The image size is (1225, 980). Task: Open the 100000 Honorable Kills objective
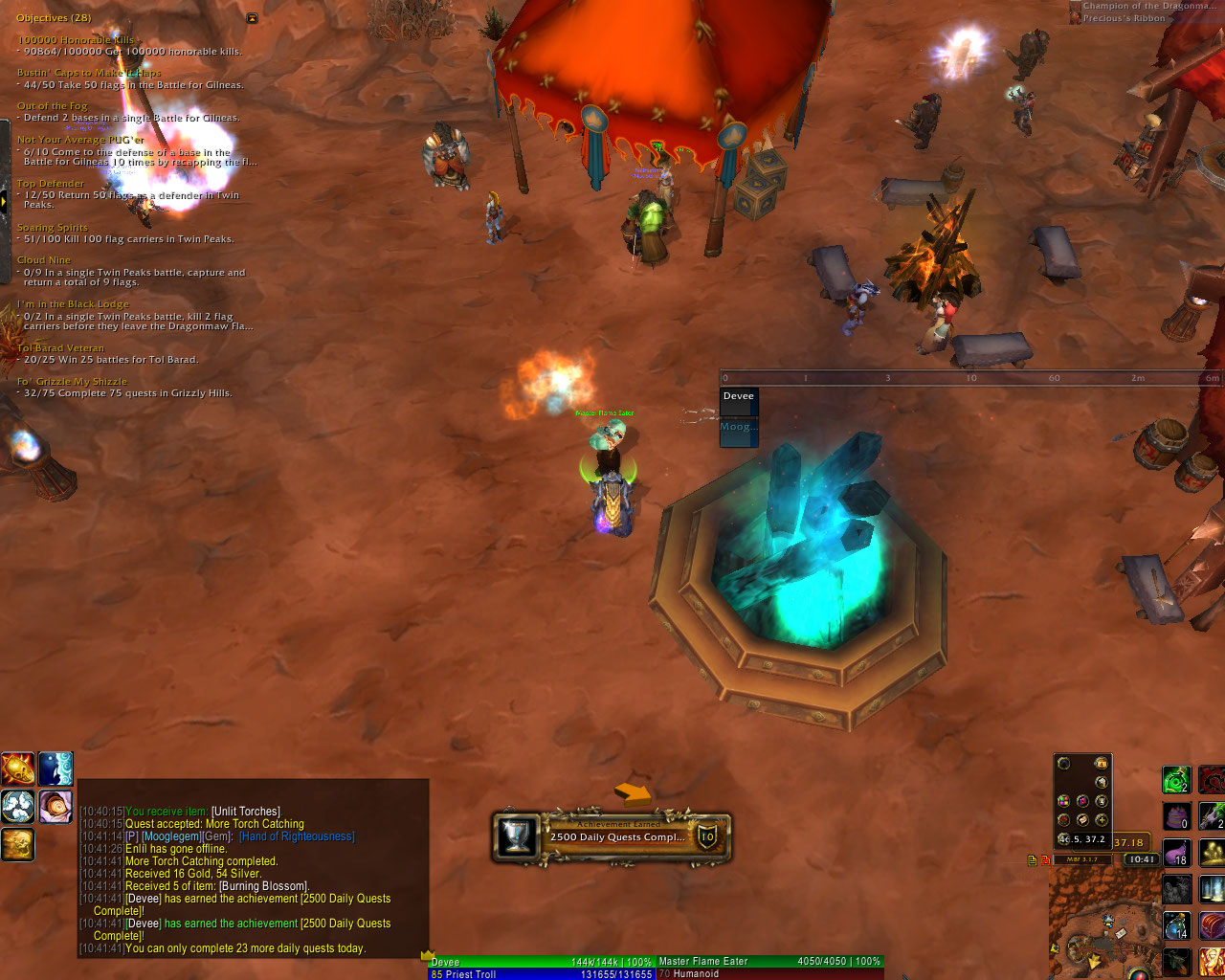[x=77, y=40]
